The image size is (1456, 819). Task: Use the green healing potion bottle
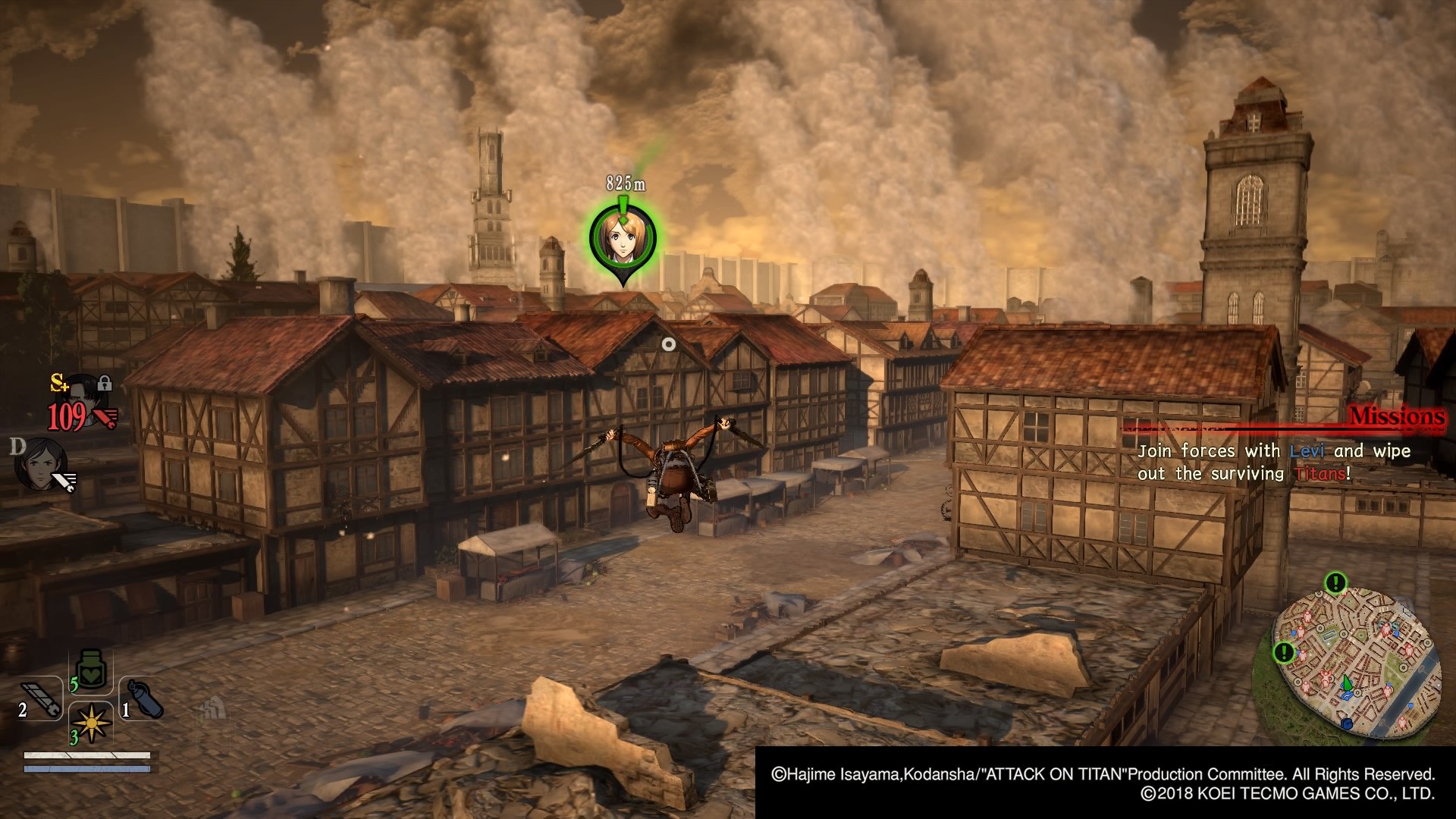point(91,670)
